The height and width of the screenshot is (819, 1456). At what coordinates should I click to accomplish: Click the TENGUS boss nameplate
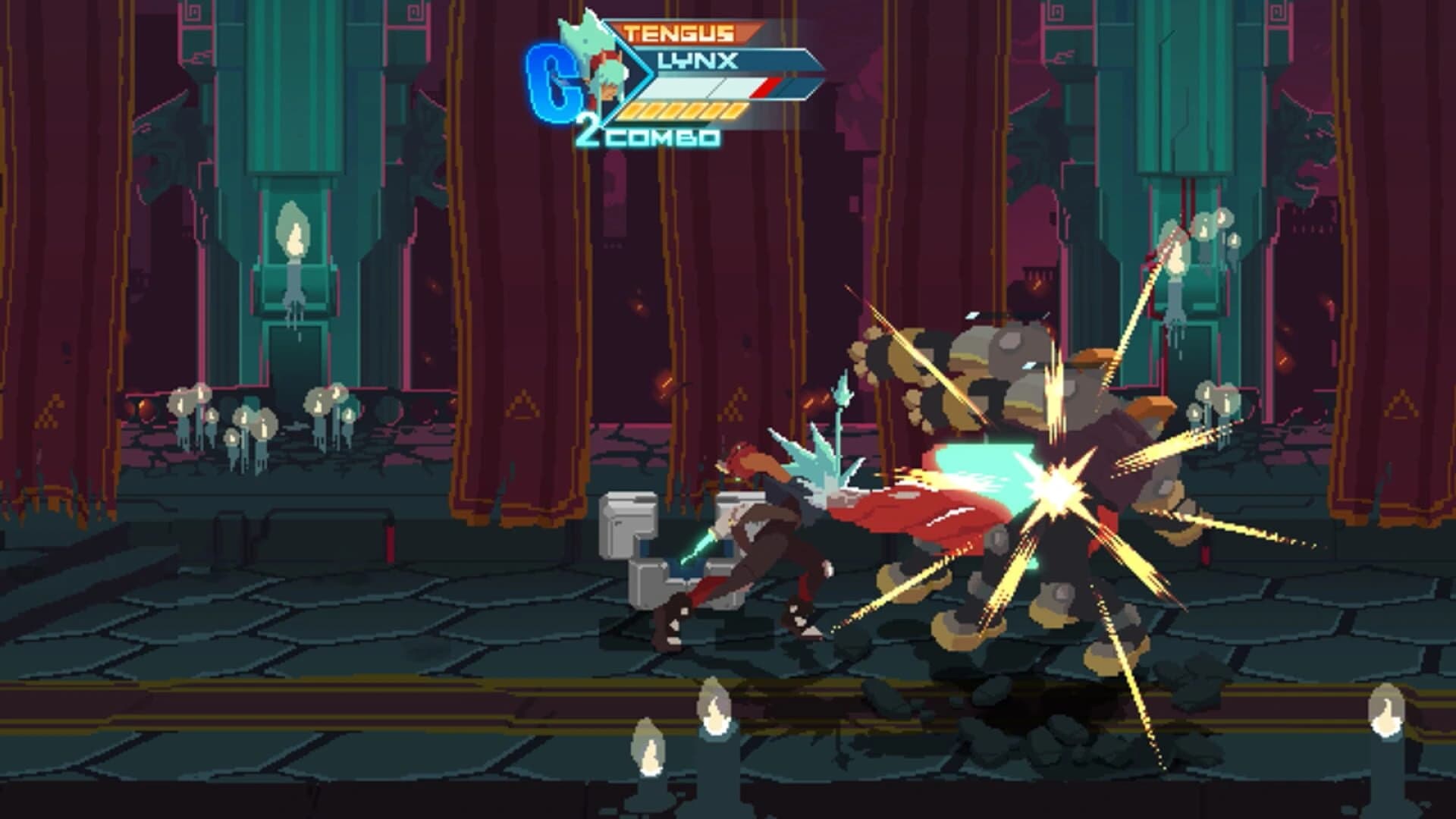point(679,32)
